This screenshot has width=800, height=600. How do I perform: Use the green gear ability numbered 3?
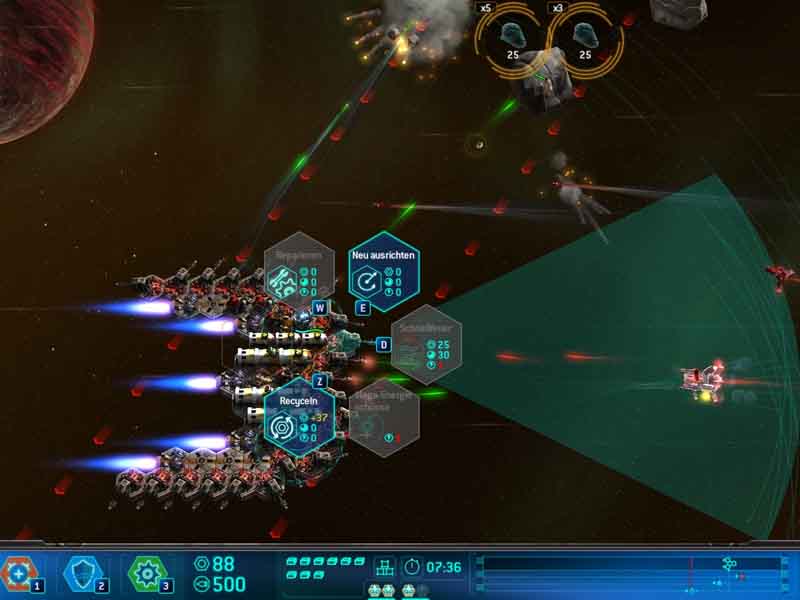click(146, 573)
